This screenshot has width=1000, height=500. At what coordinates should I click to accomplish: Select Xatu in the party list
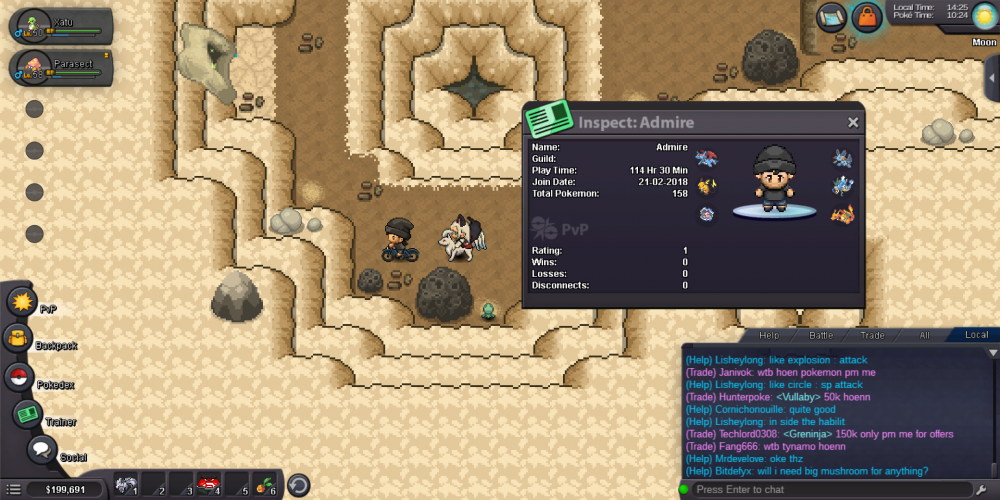coord(60,26)
